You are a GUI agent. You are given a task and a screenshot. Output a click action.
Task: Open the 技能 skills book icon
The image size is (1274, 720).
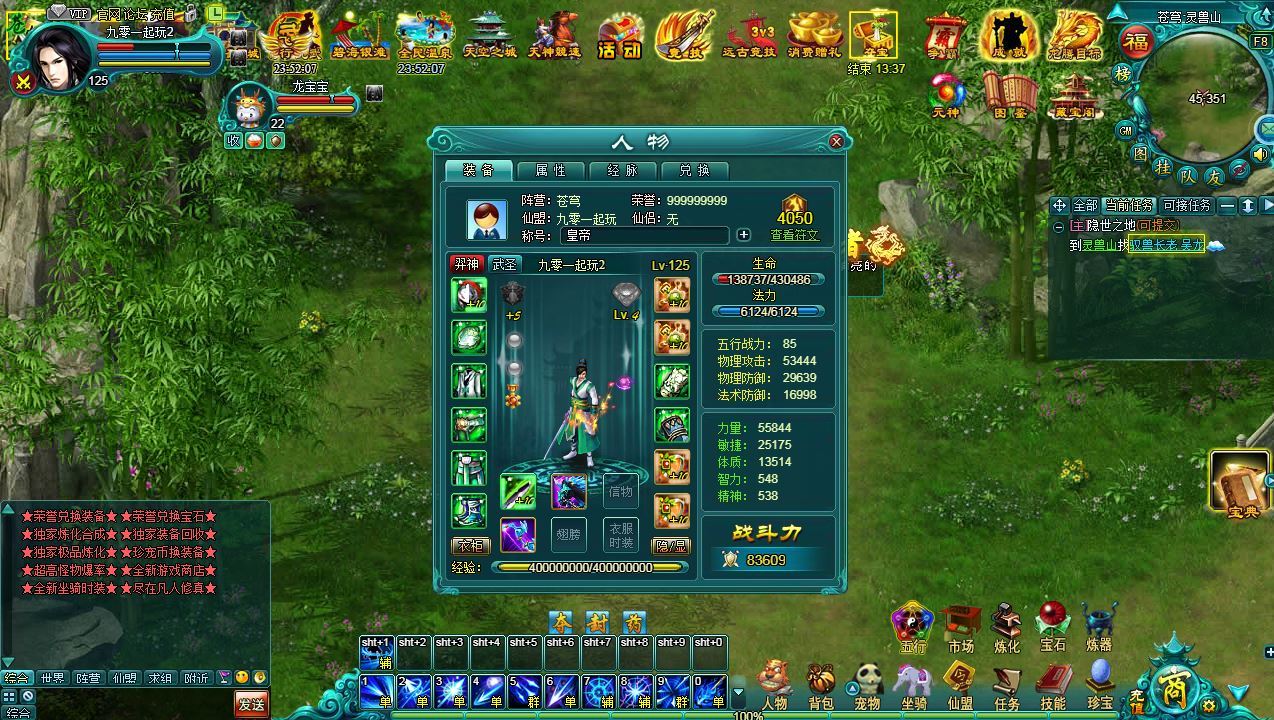coord(1053,683)
